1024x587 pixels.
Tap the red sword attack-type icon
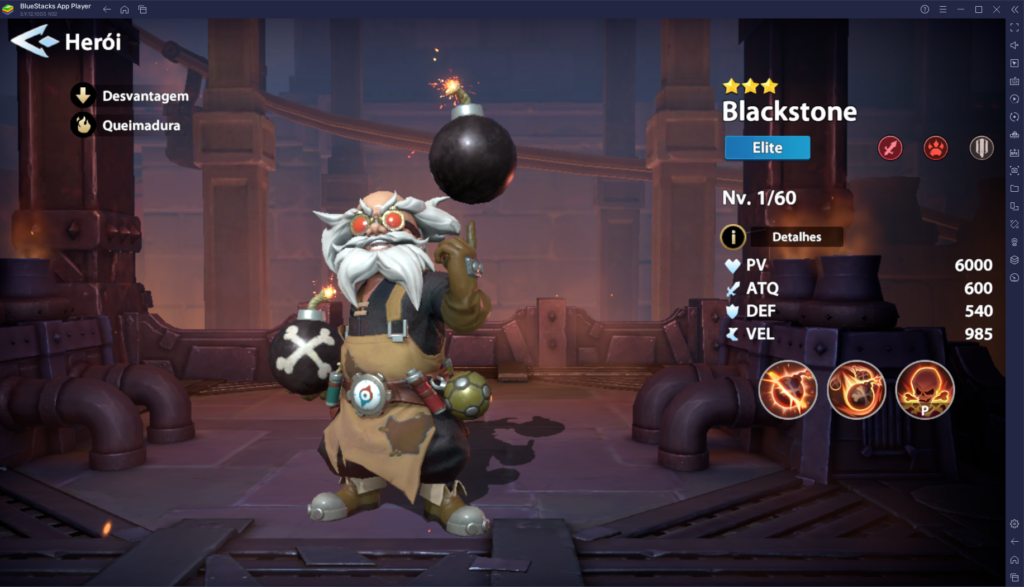[889, 149]
